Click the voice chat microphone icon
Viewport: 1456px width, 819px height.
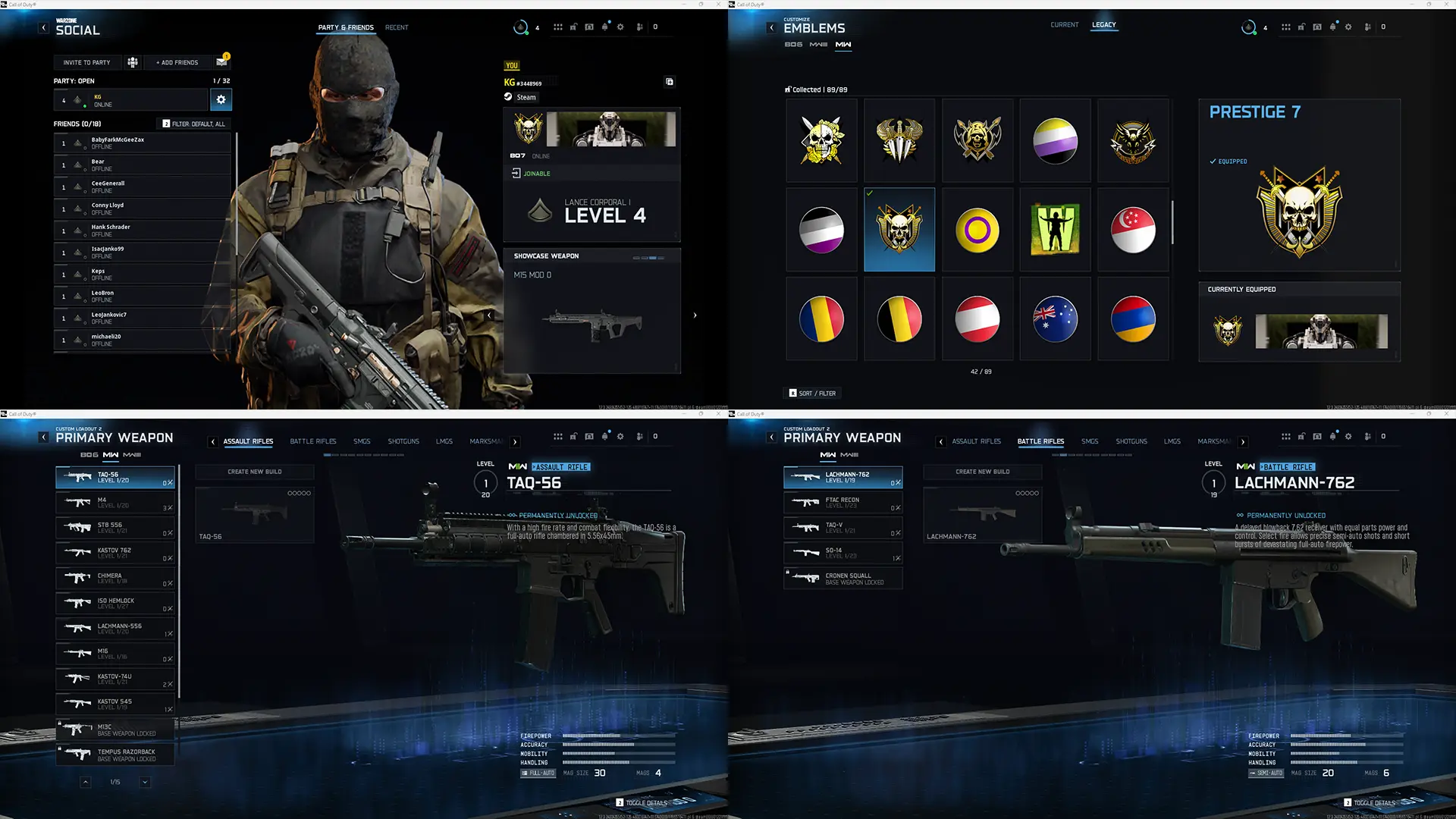click(x=639, y=27)
